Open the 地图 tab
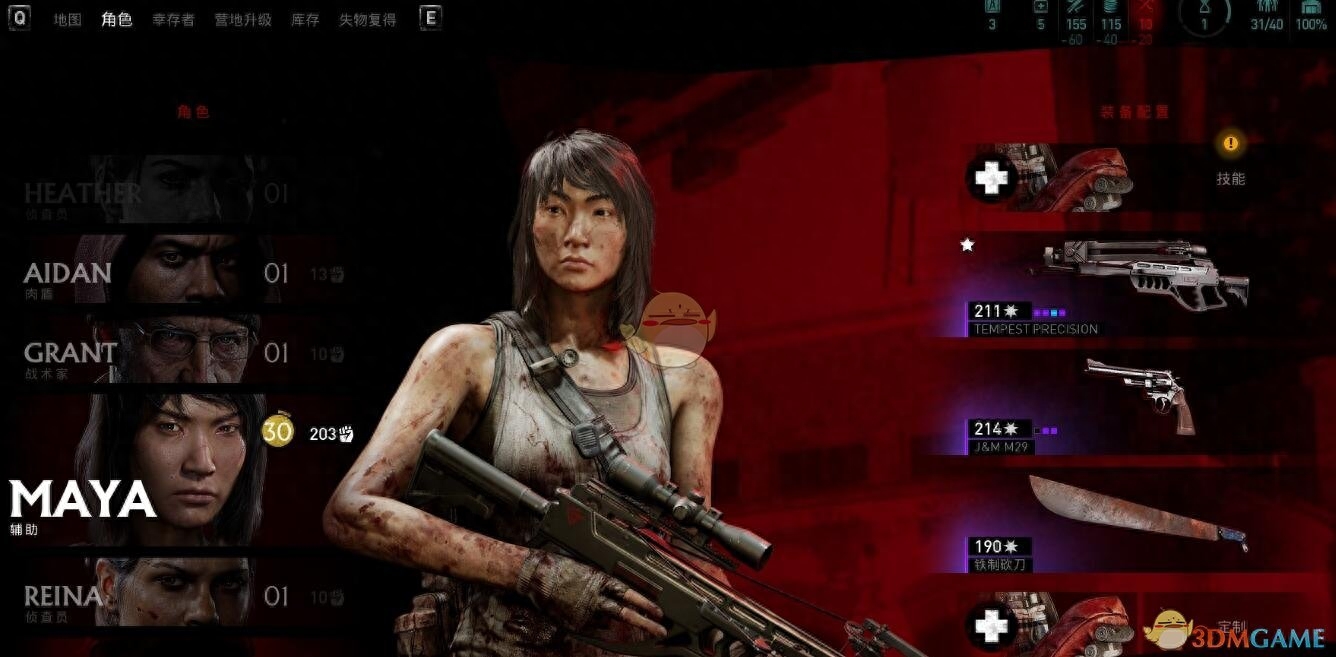The height and width of the screenshot is (657, 1336). click(67, 19)
